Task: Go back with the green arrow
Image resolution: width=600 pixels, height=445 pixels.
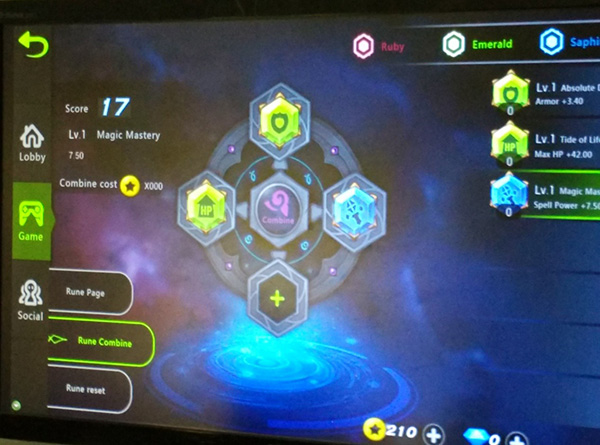Action: click(x=33, y=45)
